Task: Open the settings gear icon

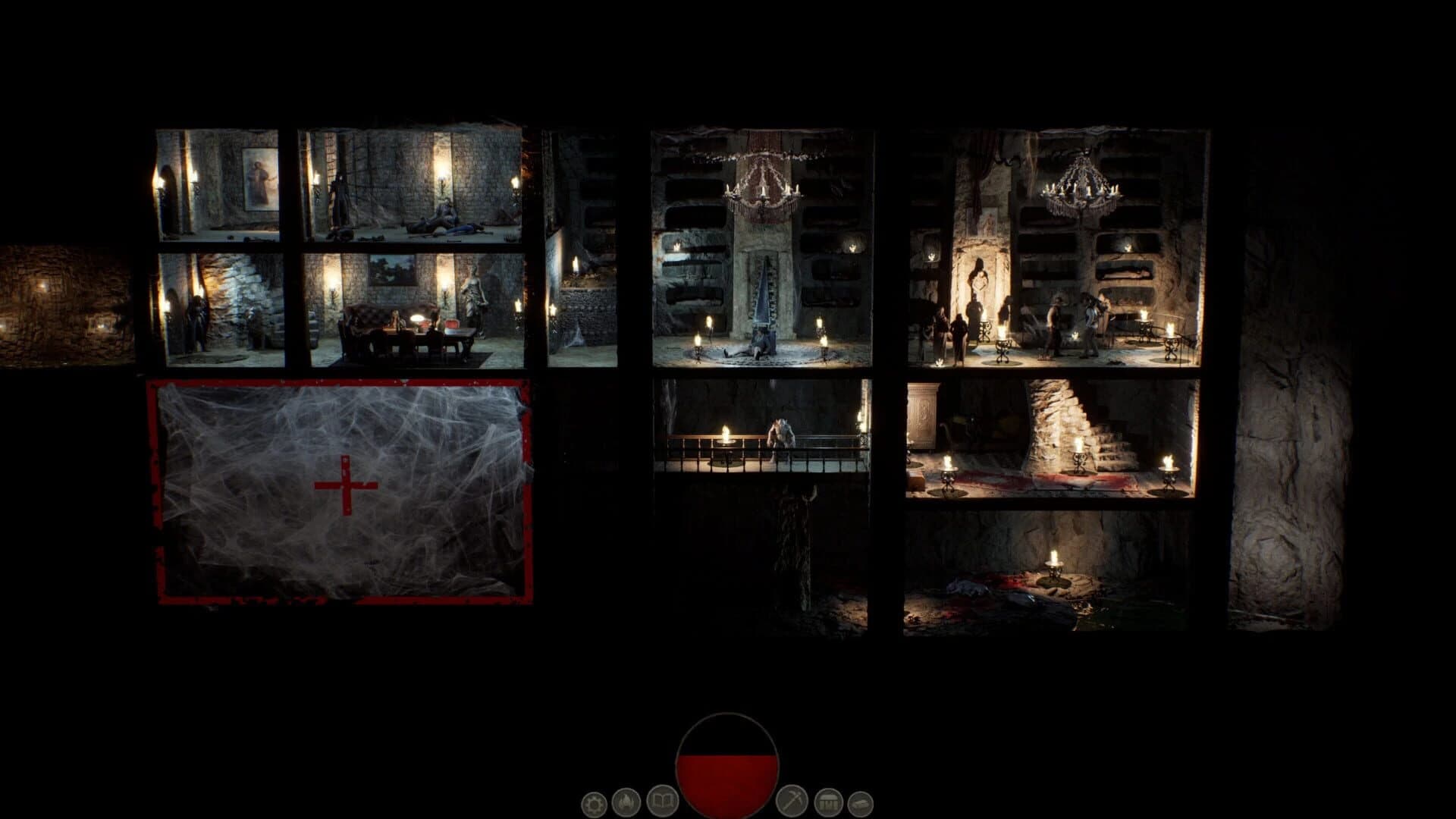Action: [x=597, y=804]
